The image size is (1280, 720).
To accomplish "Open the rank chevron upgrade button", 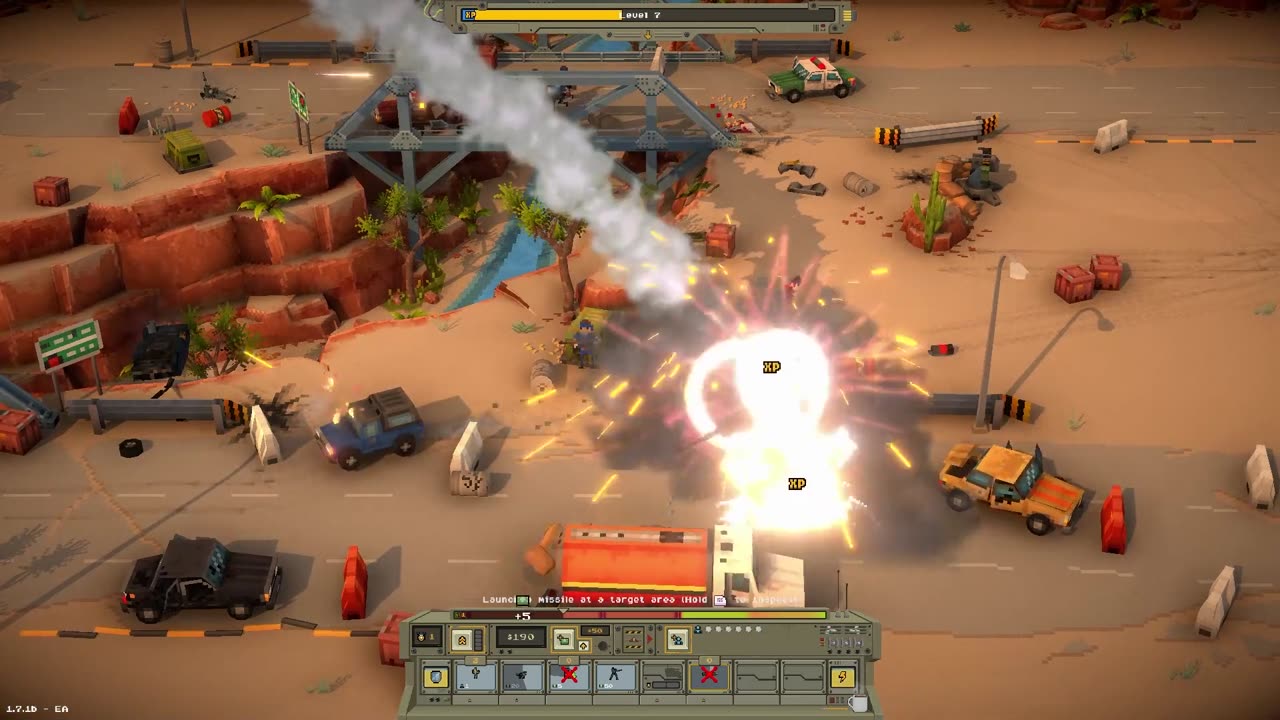I will 462,639.
